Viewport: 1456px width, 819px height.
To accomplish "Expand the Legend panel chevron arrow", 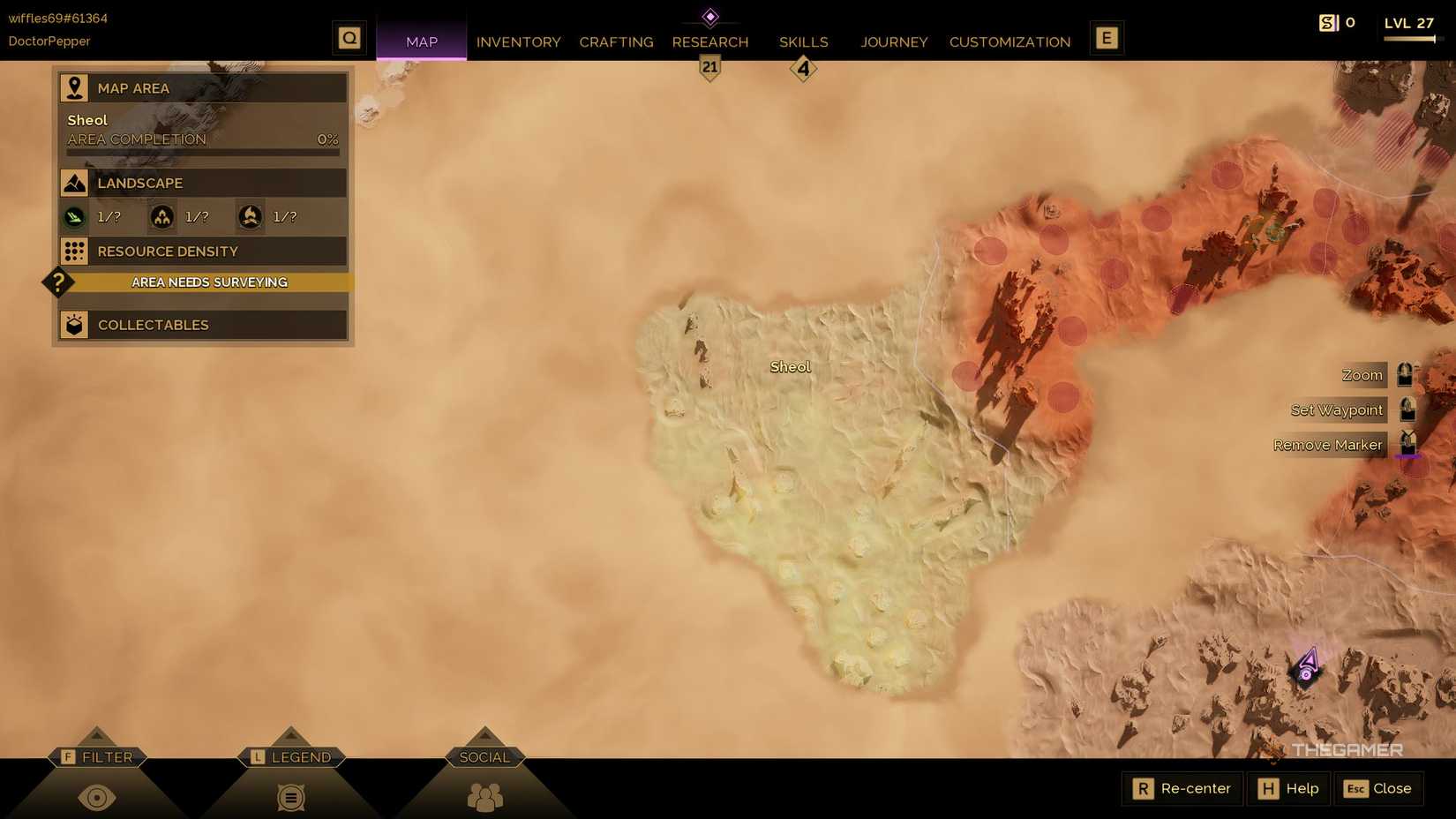I will pos(290,733).
